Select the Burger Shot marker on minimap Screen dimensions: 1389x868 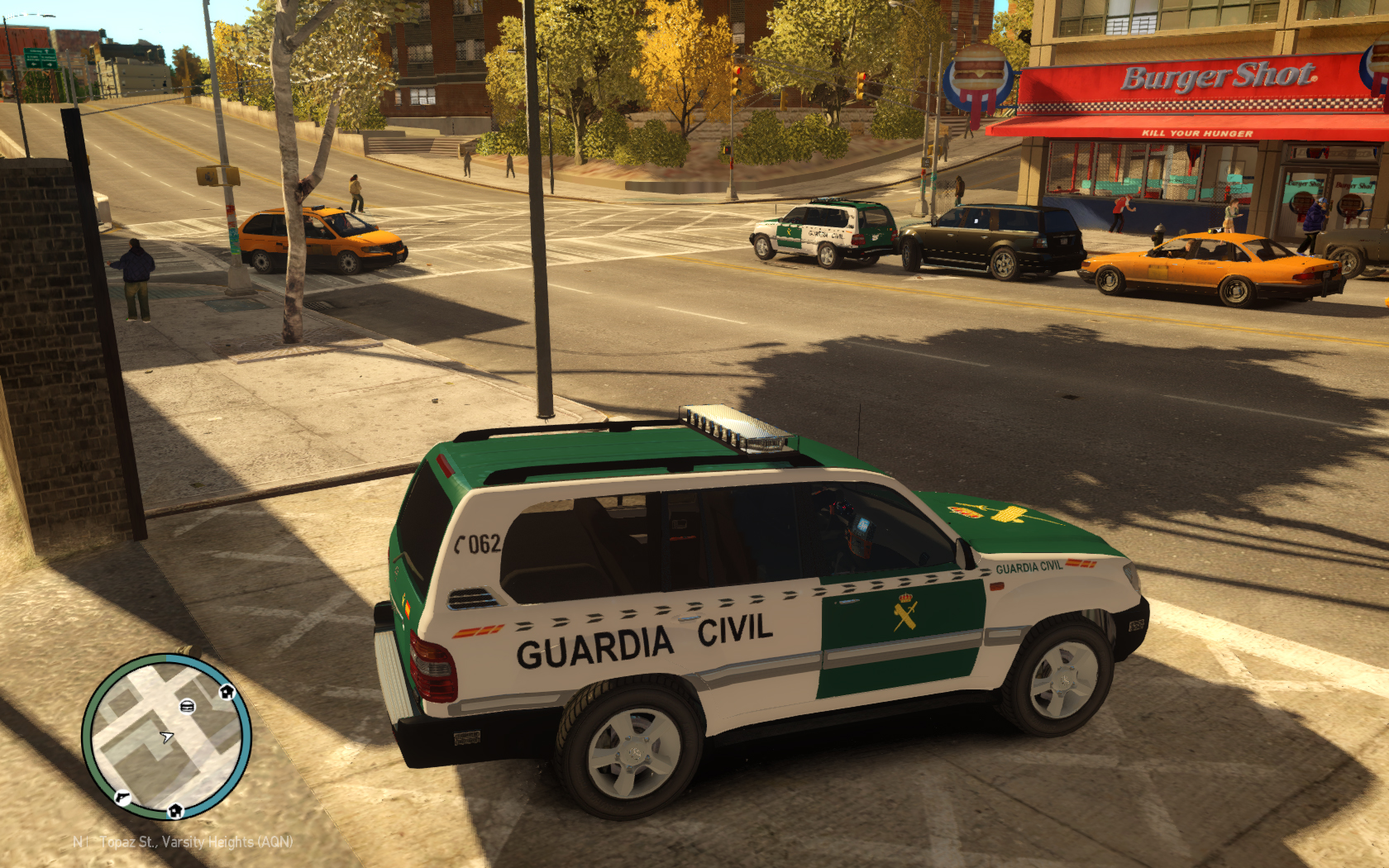(x=188, y=706)
